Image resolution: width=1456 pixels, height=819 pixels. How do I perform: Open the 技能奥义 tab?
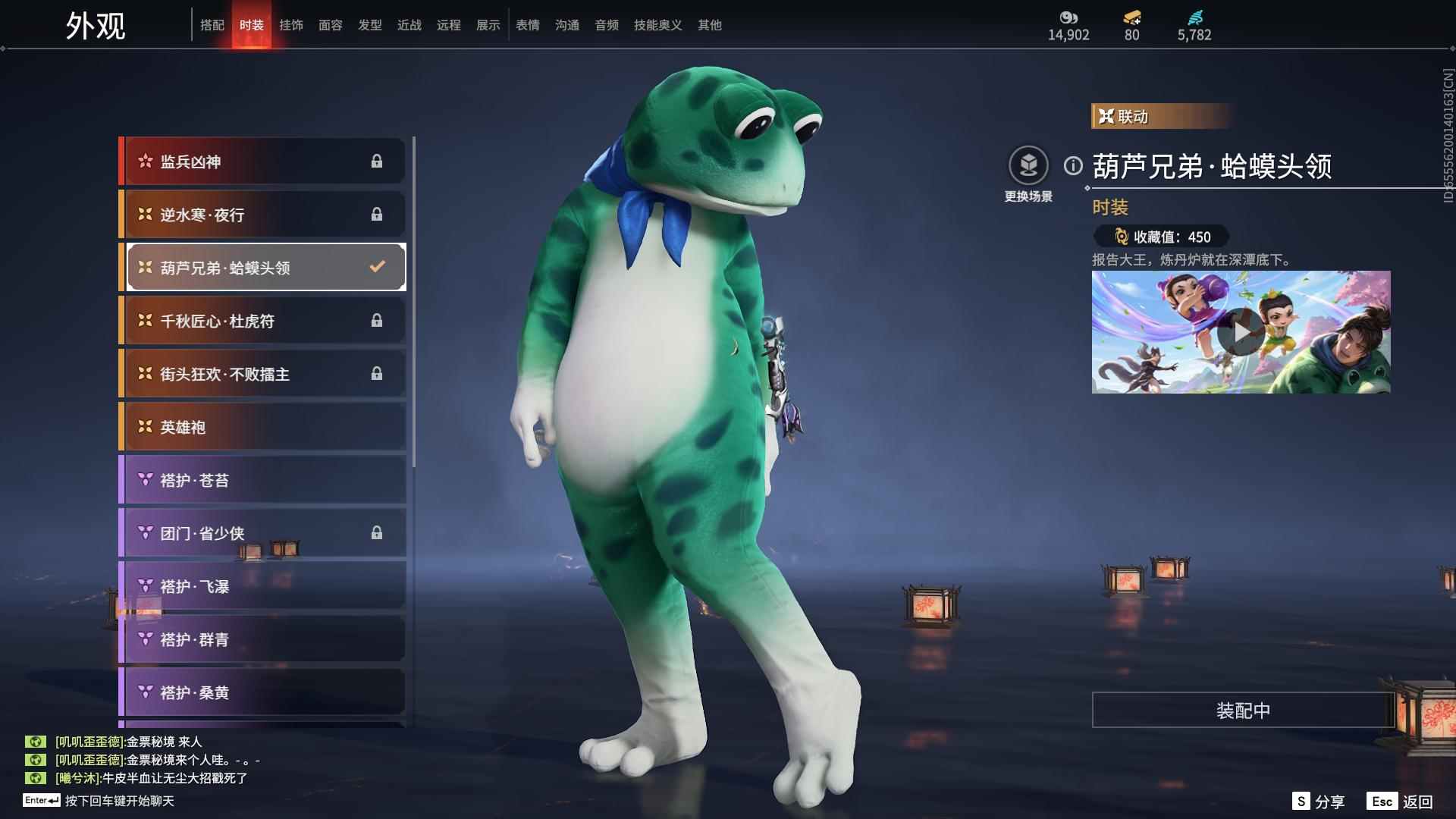[658, 25]
